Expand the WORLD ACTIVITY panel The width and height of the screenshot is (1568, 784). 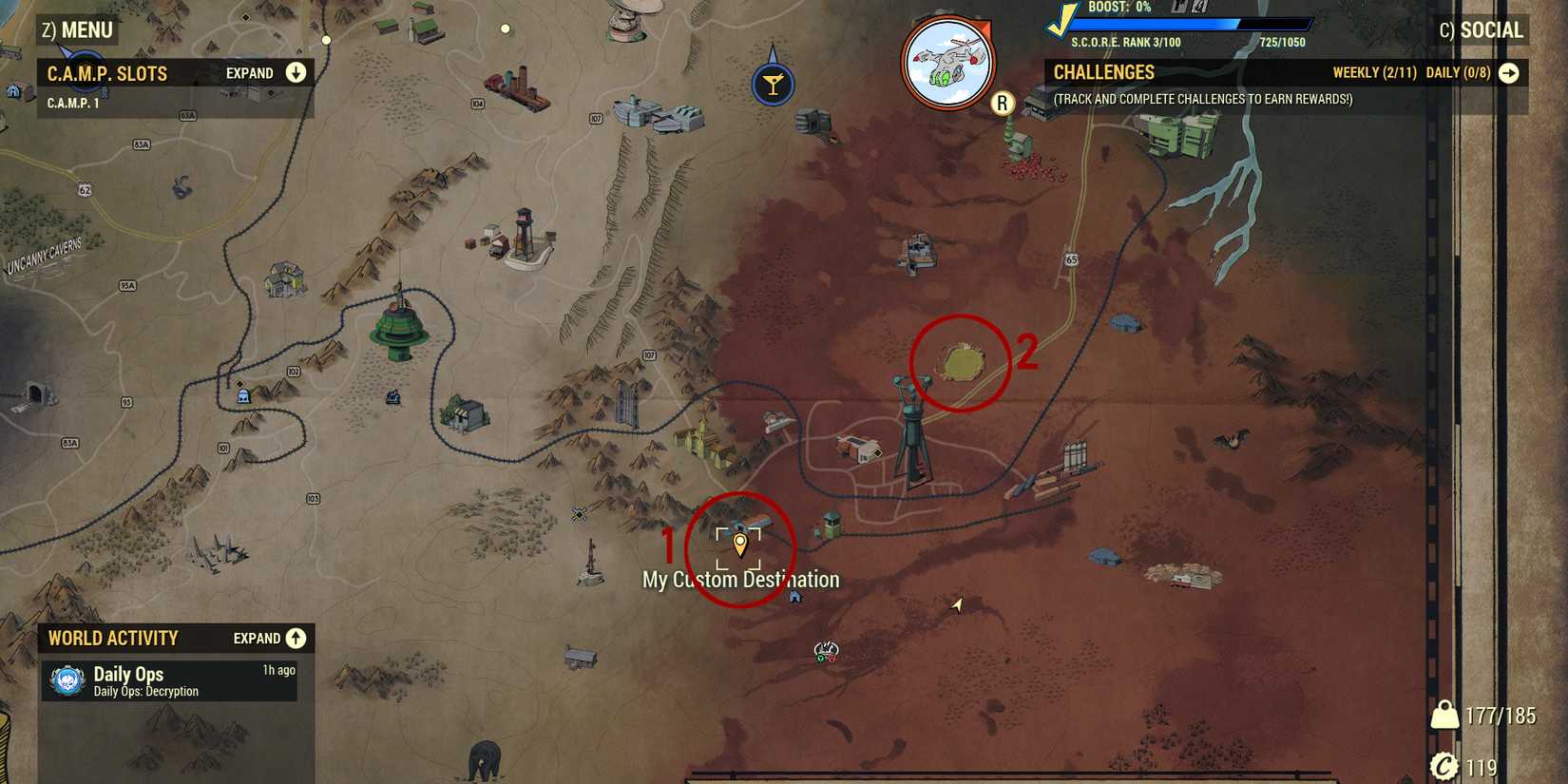[296, 638]
